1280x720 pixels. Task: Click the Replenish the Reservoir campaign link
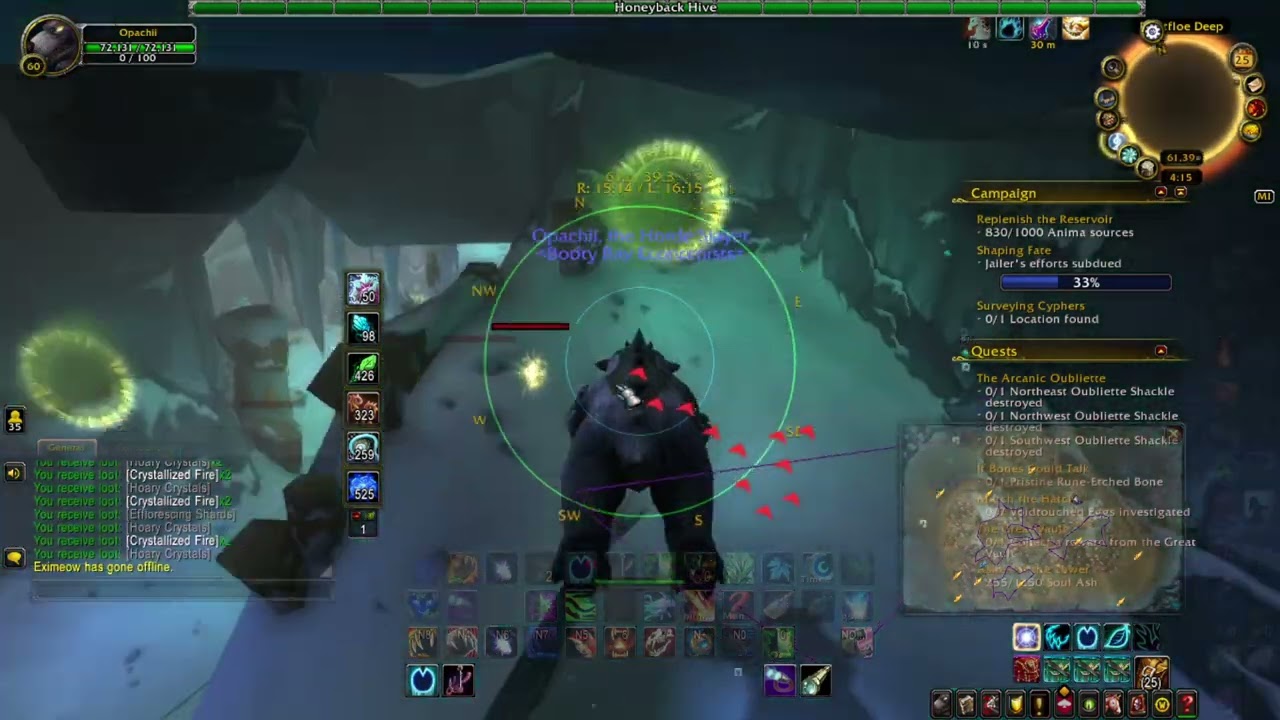1043,218
